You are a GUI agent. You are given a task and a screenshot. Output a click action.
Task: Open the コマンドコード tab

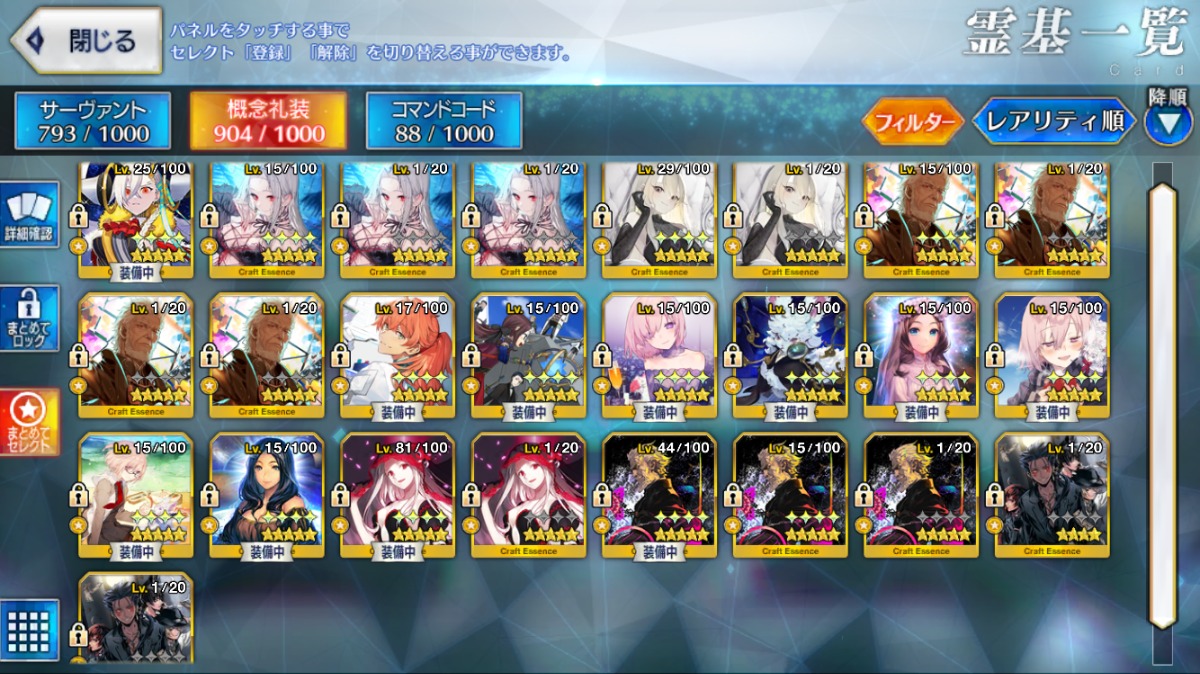444,122
